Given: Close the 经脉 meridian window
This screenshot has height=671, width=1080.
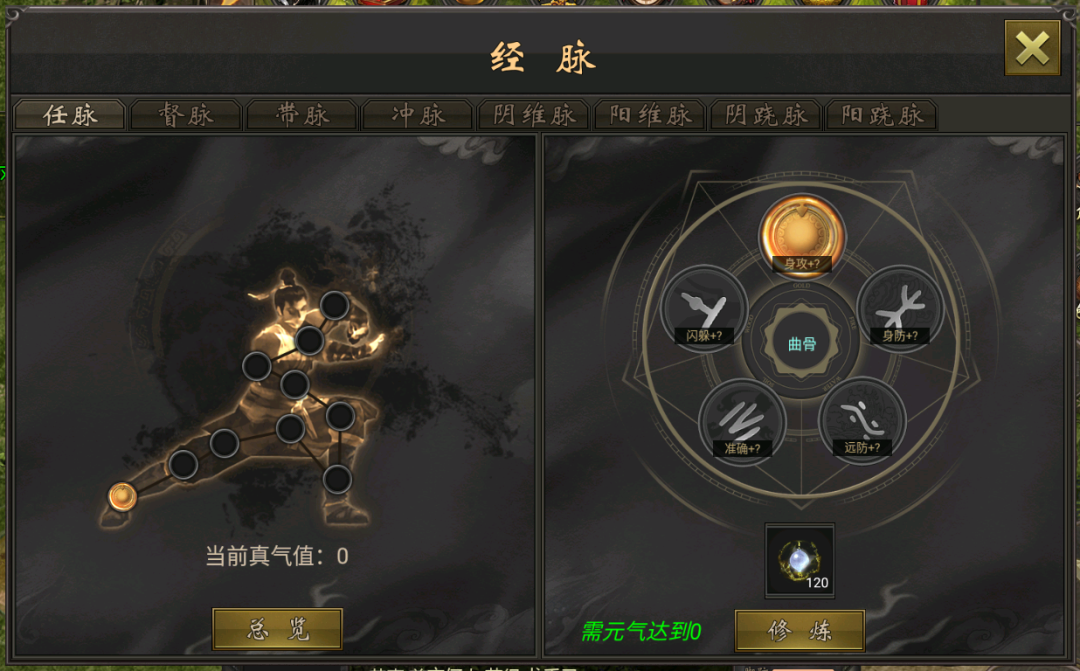Looking at the screenshot, I should (1031, 48).
